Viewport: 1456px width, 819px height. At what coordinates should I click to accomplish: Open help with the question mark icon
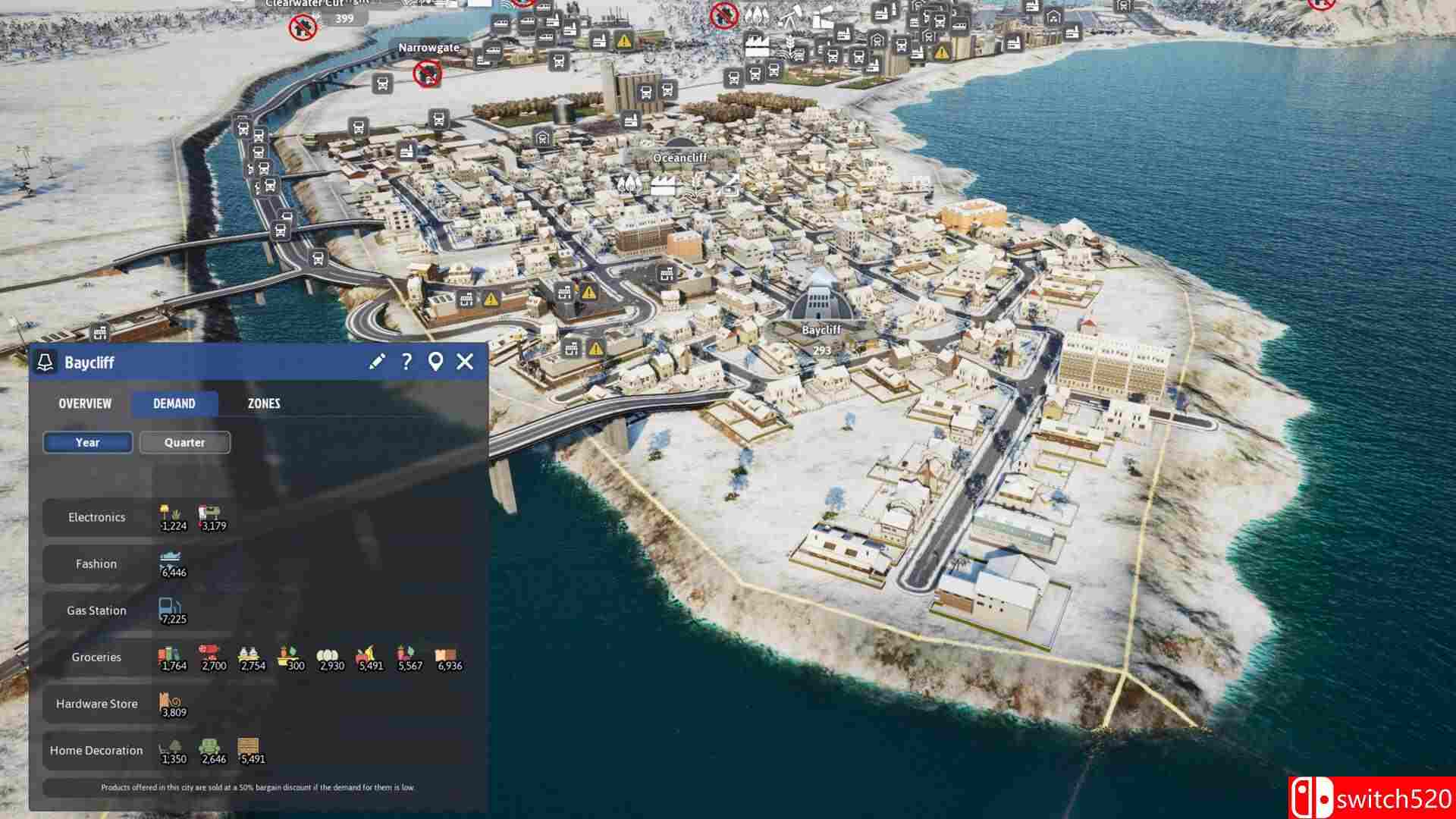point(407,362)
